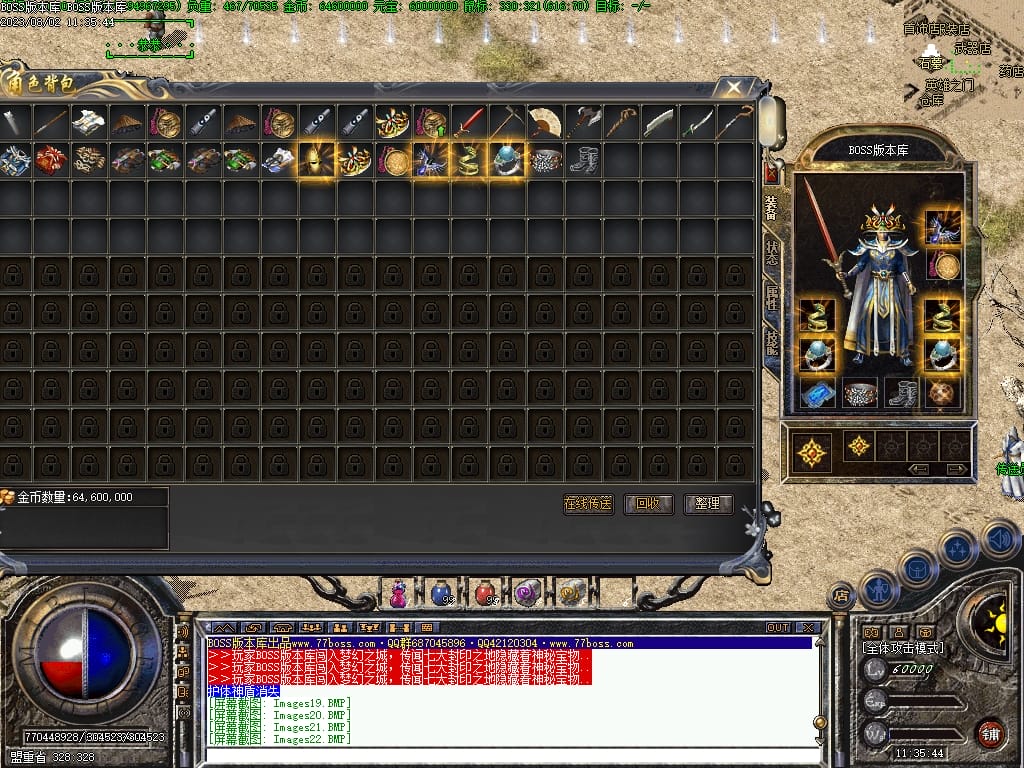The width and height of the screenshot is (1024, 768).
Task: Open 在线传送 online teleport
Action: (588, 504)
